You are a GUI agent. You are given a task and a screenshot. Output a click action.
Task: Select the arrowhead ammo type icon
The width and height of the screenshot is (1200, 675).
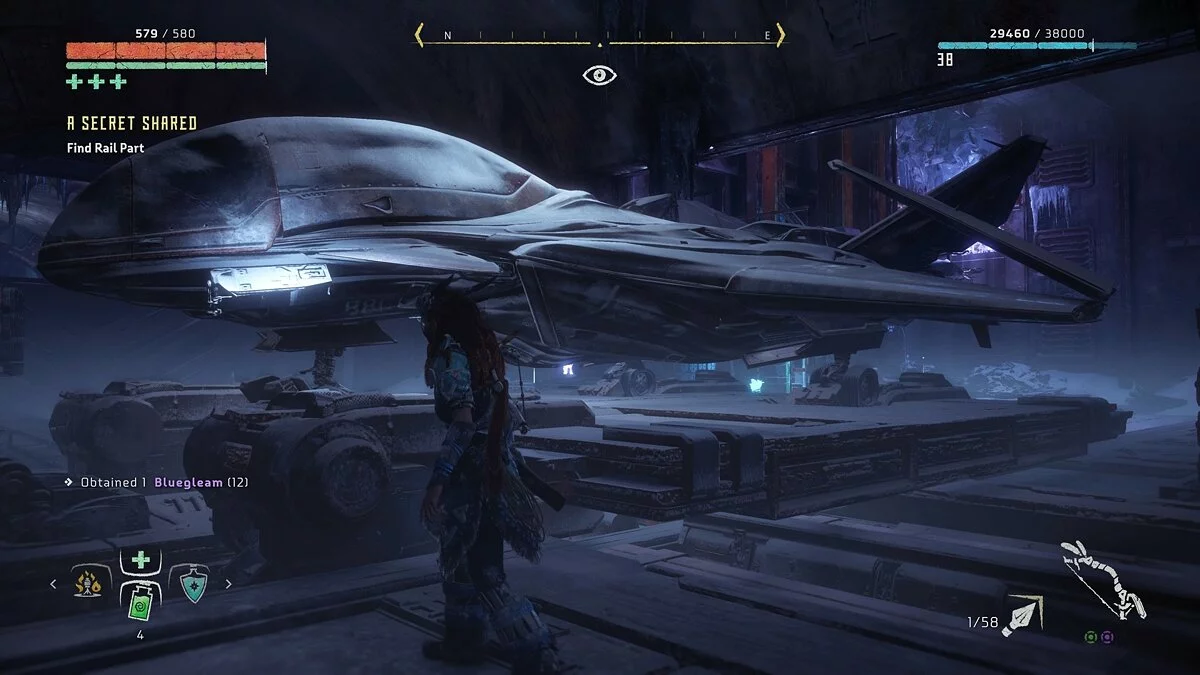(x=1024, y=614)
